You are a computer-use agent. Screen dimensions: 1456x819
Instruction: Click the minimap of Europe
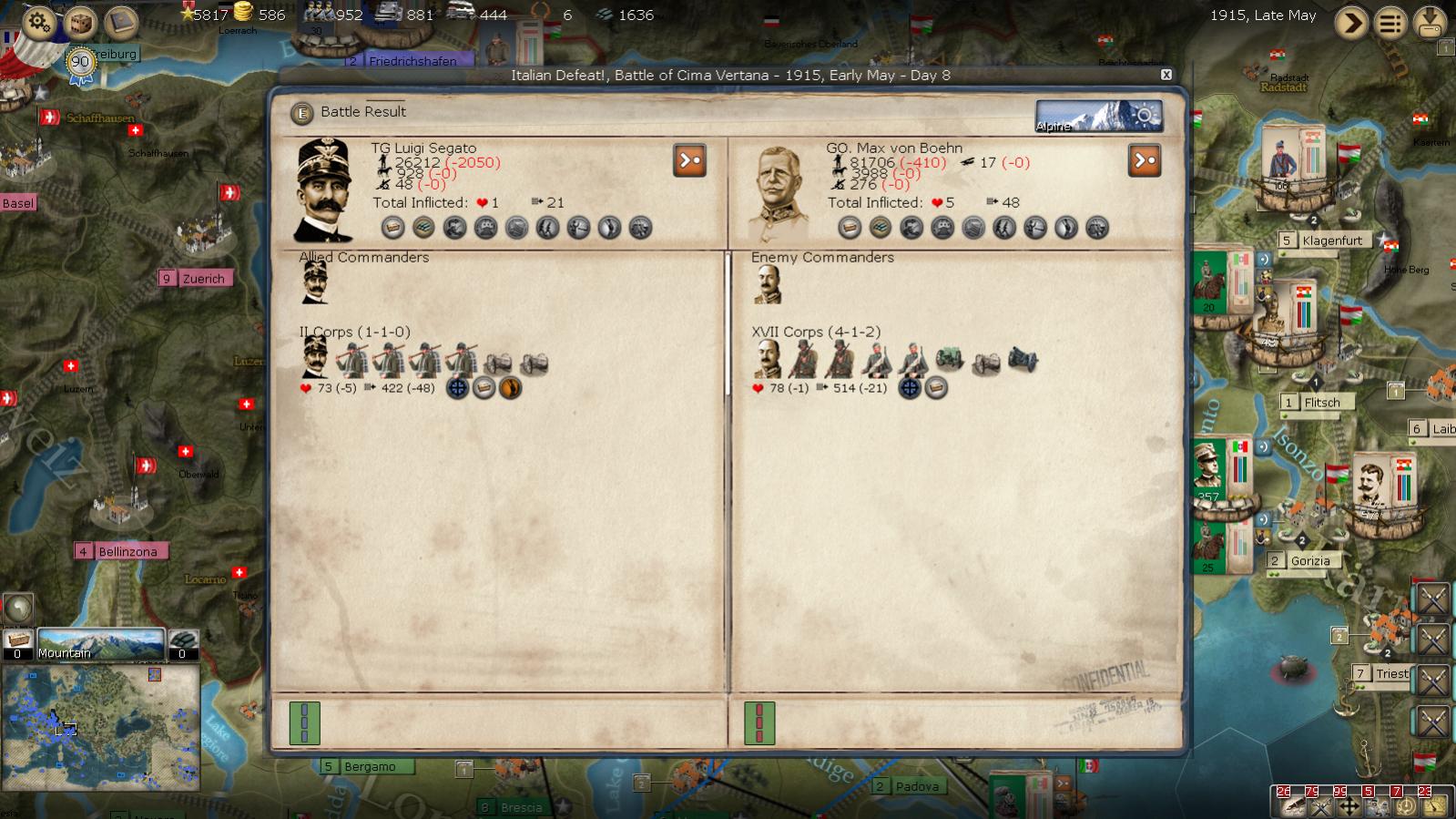tap(100, 726)
